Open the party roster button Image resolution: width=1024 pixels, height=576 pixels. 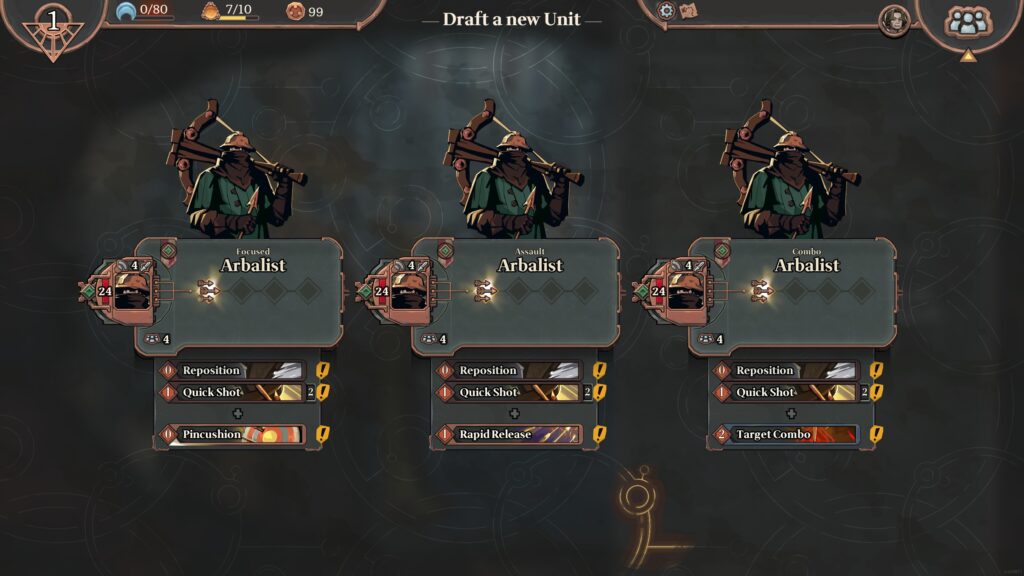(x=968, y=22)
